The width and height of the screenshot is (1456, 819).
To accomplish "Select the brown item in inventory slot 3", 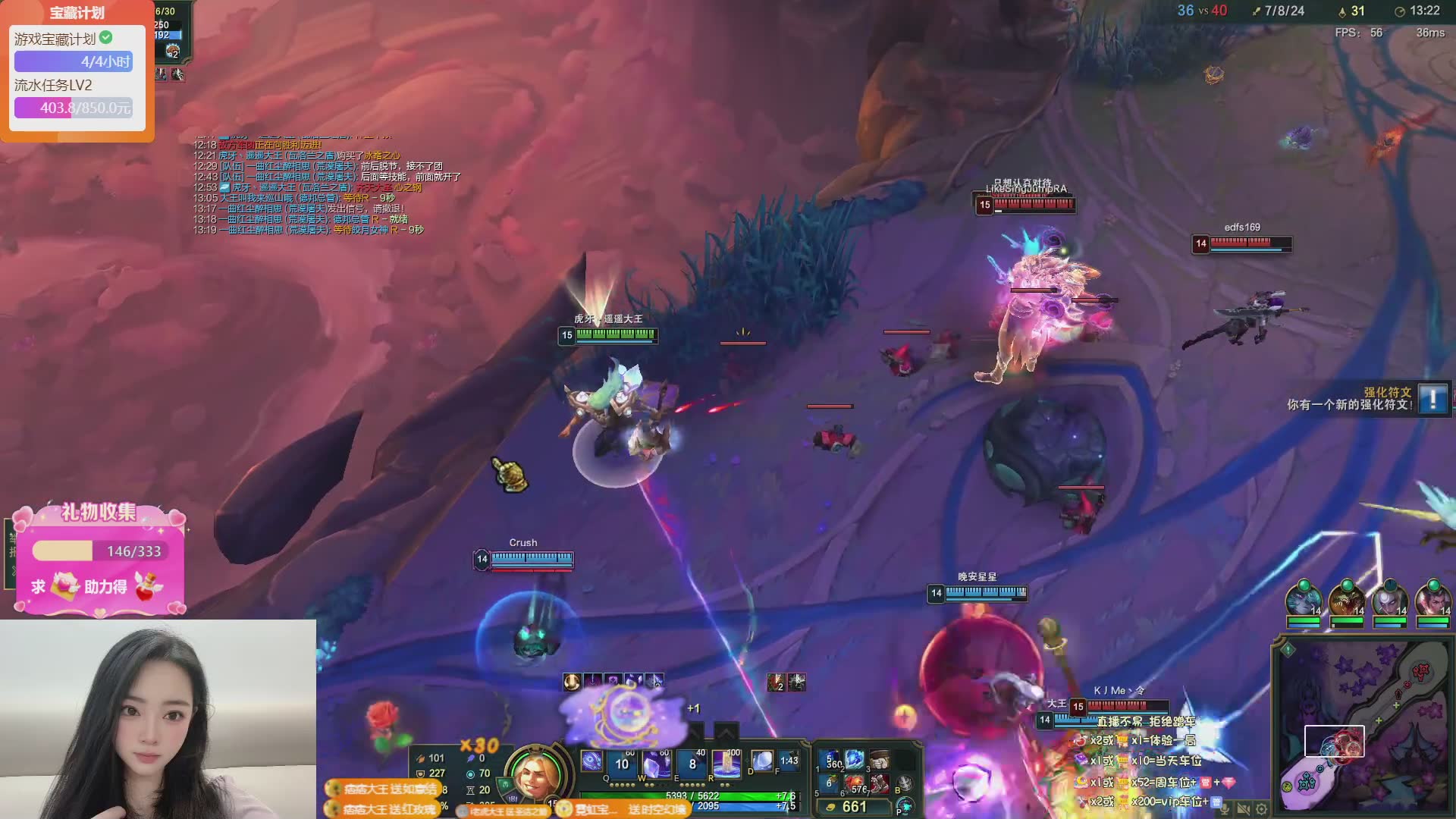I will point(880,760).
